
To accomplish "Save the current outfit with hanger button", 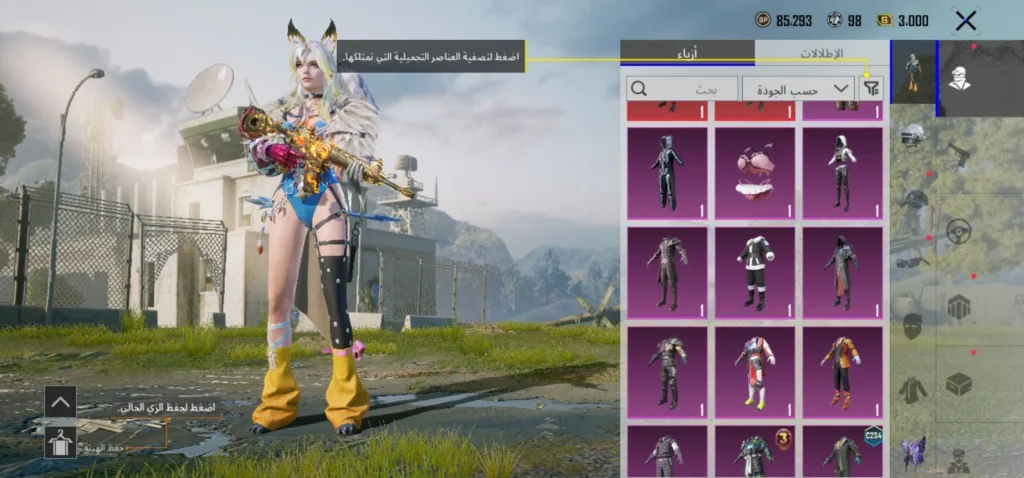I will click(x=60, y=441).
